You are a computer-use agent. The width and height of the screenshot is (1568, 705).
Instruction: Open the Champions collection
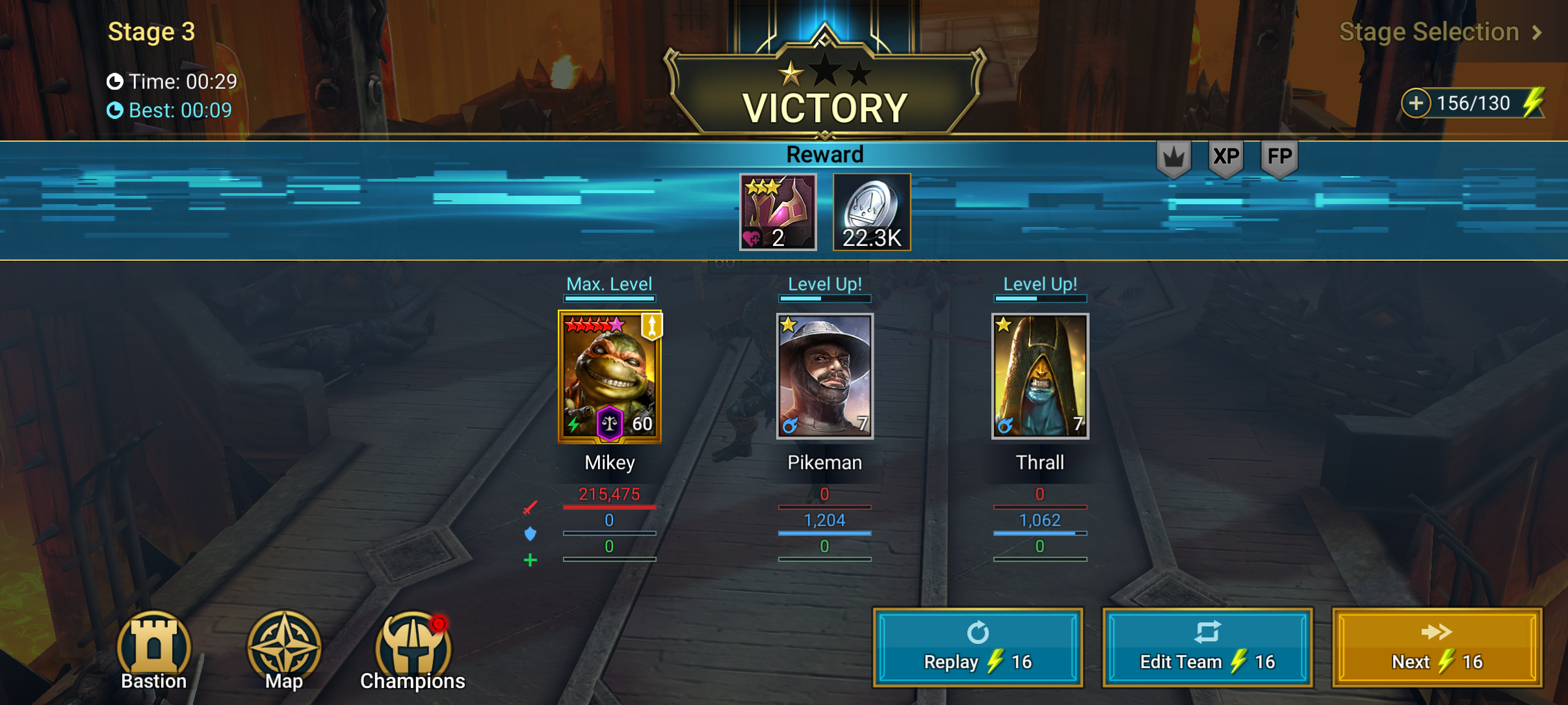click(x=412, y=650)
